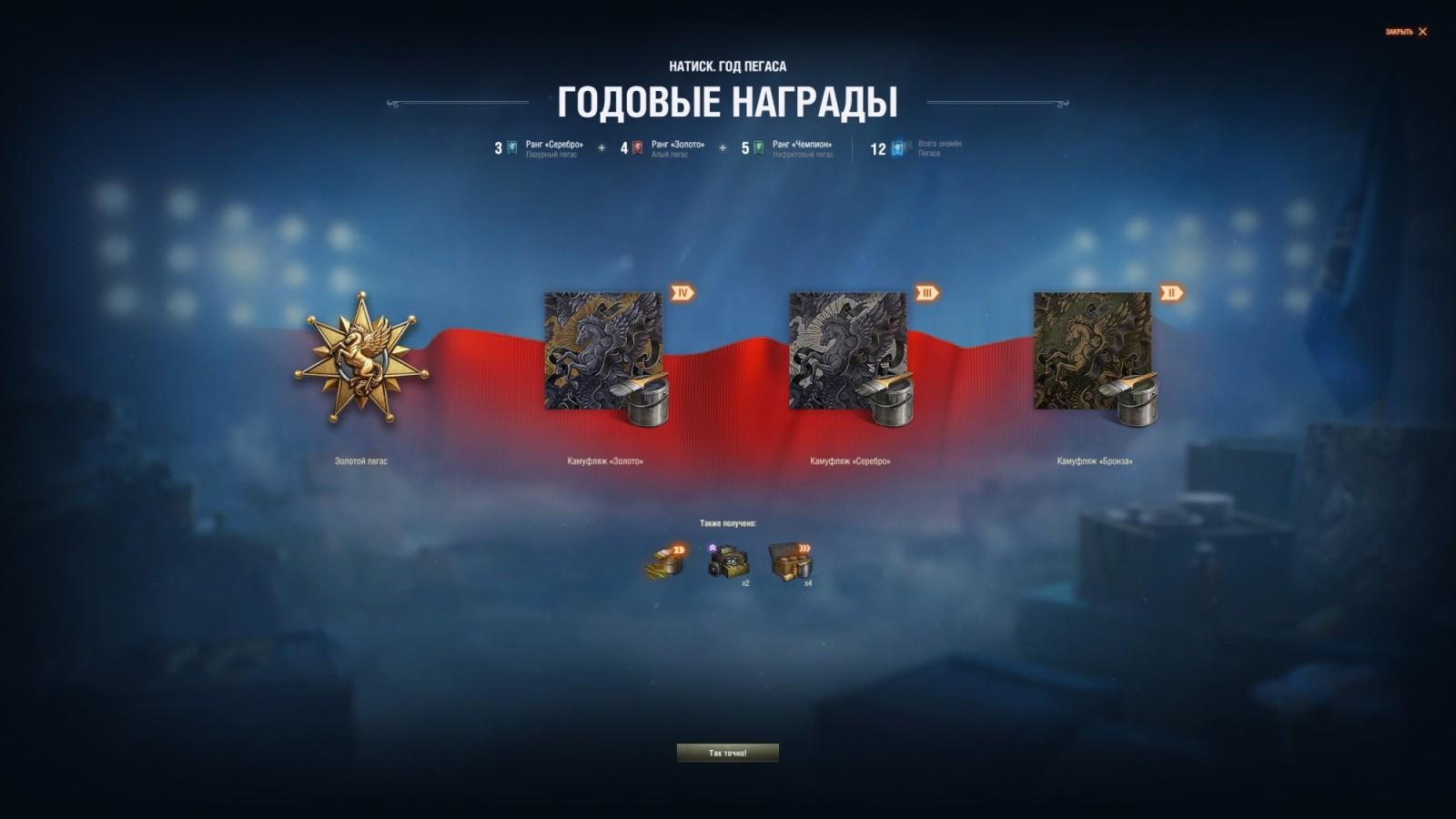This screenshot has height=819, width=1456.
Task: Click the Pegasus banners total icon
Action: (896, 148)
